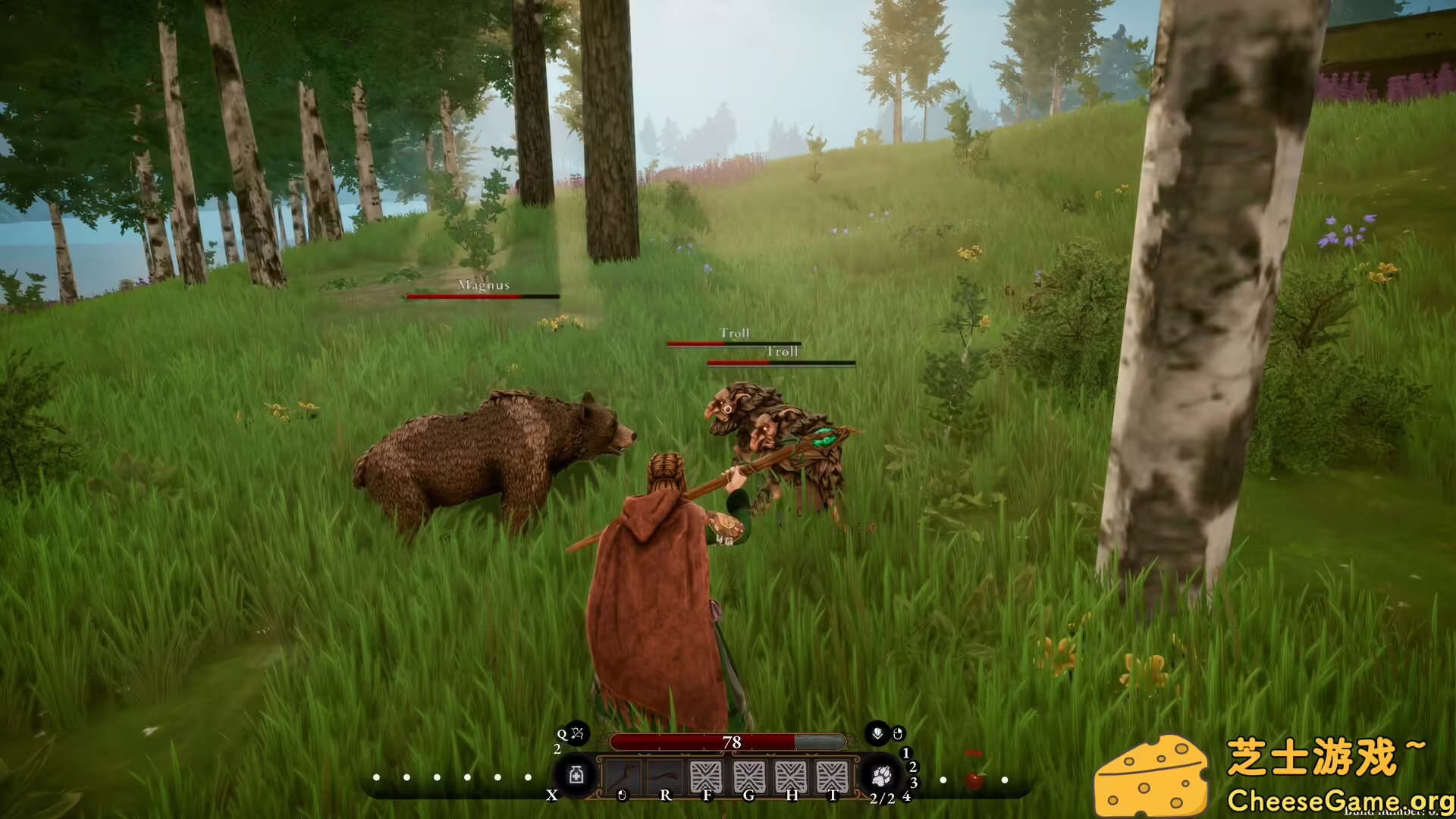Switch weapons with the bow icon
Image resolution: width=1456 pixels, height=819 pixels.
point(577,733)
